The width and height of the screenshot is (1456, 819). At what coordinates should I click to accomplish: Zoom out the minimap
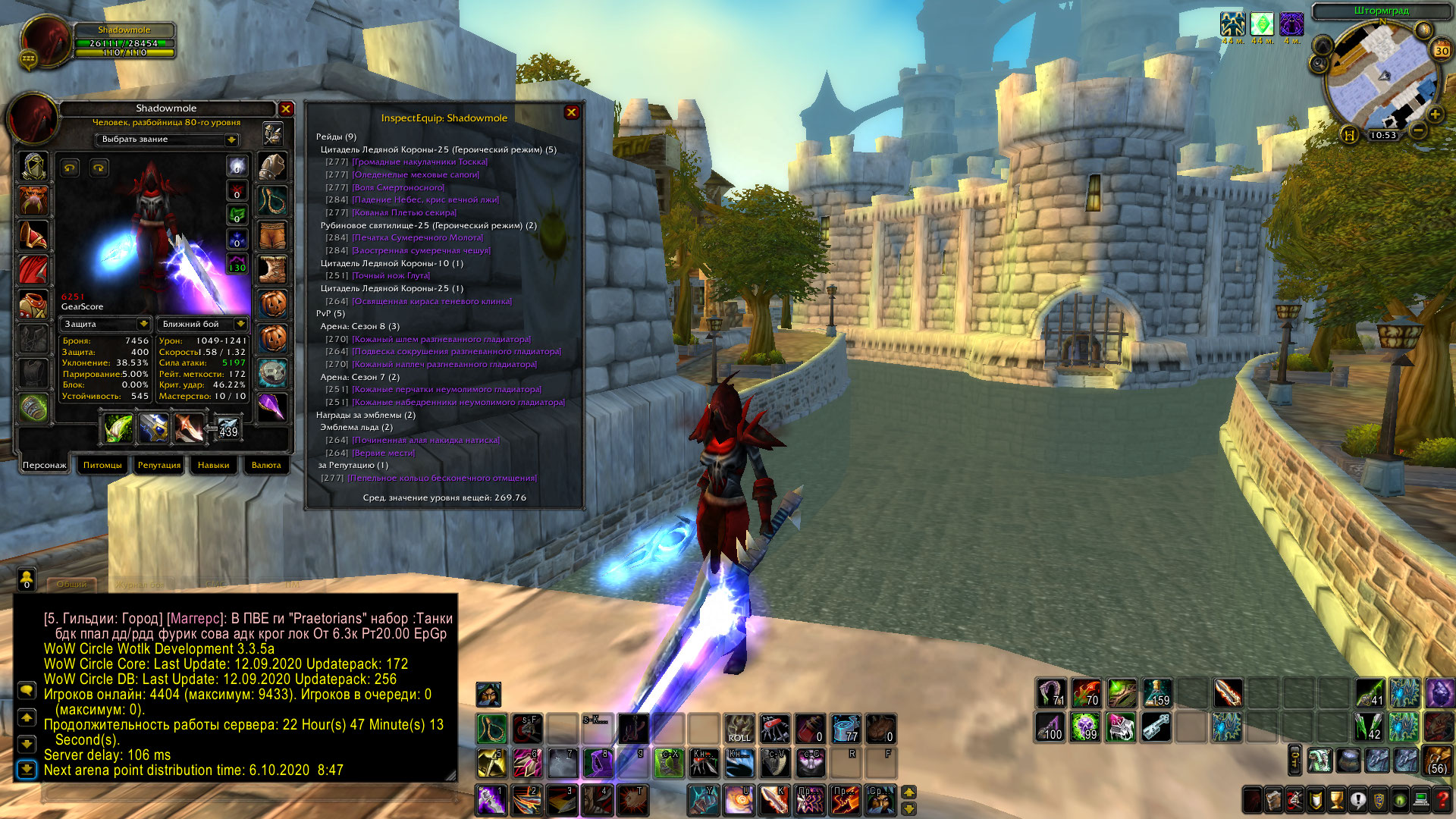[1418, 130]
